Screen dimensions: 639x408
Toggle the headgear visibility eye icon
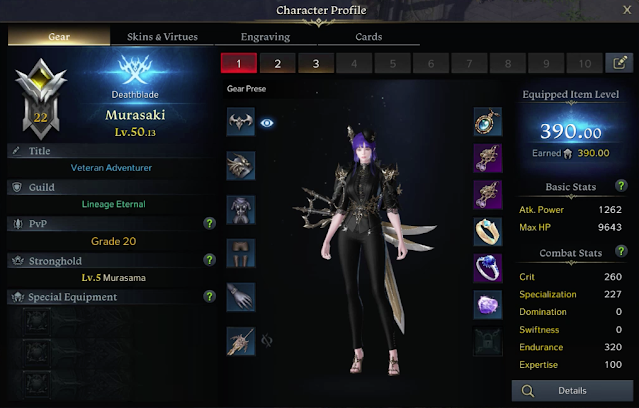pos(268,123)
